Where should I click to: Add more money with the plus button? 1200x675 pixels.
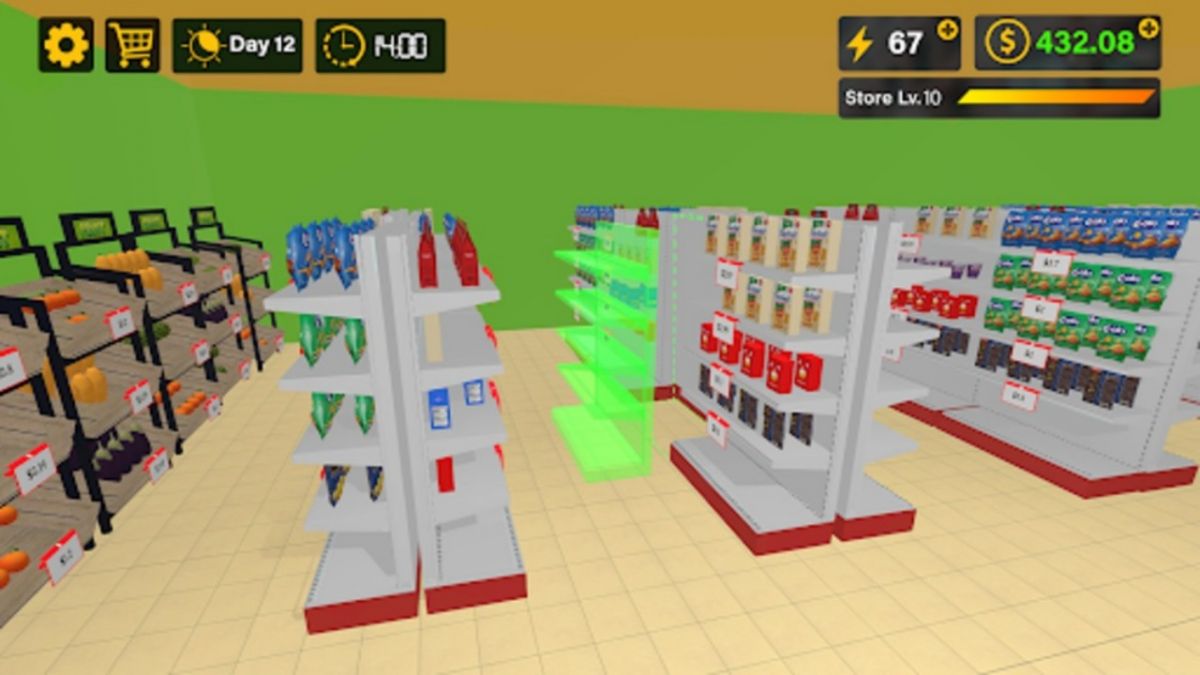(1148, 30)
